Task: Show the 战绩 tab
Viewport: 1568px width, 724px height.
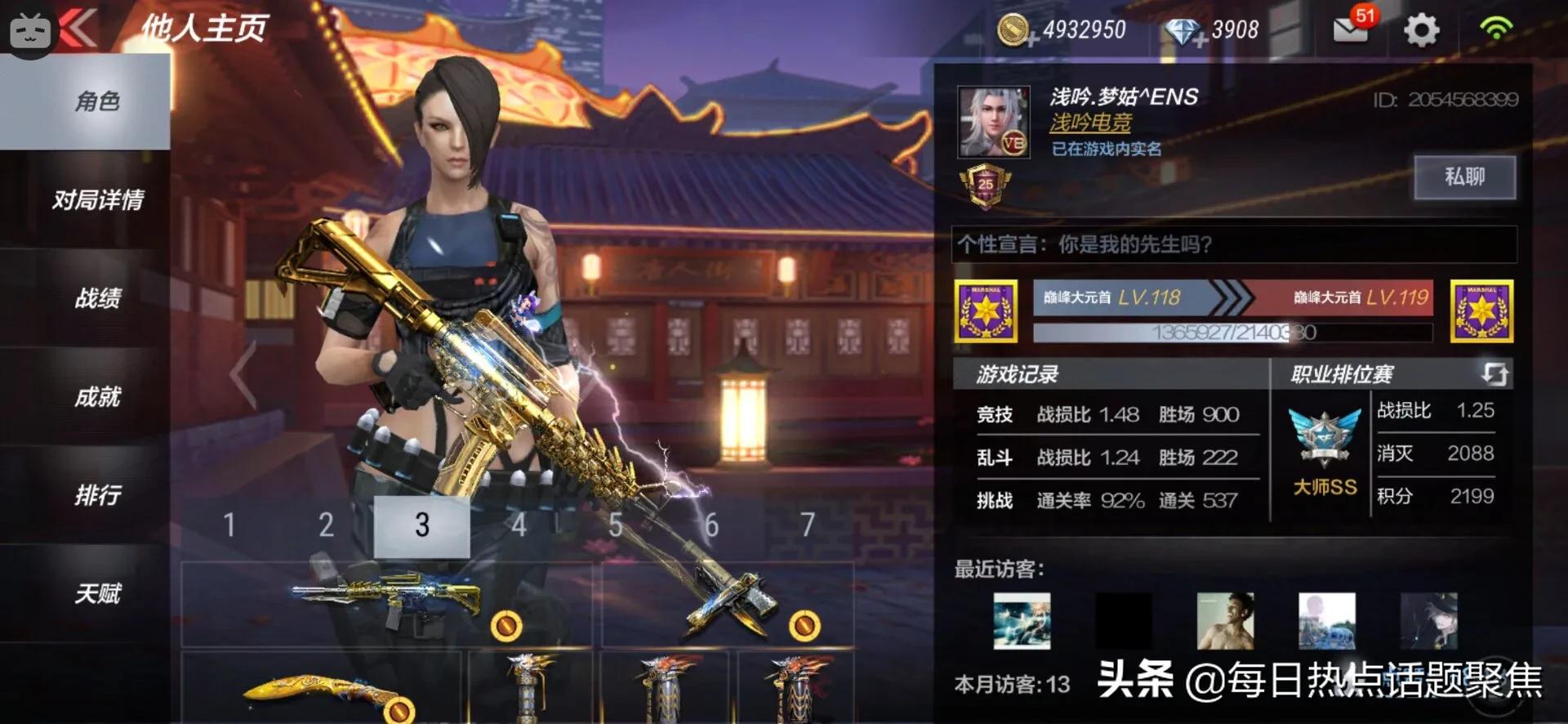Action: point(98,298)
